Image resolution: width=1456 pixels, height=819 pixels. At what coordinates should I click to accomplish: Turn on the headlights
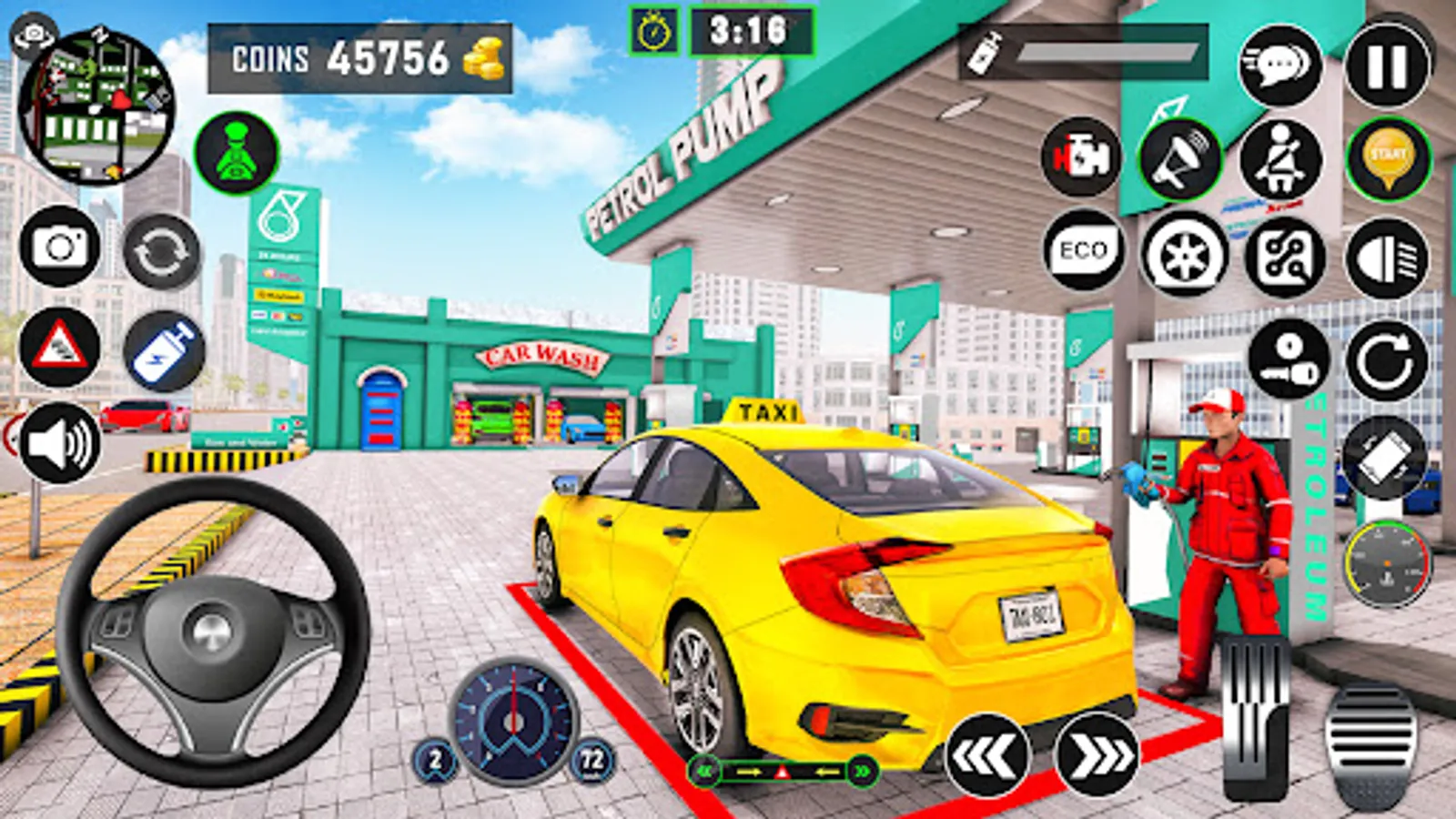(1388, 258)
